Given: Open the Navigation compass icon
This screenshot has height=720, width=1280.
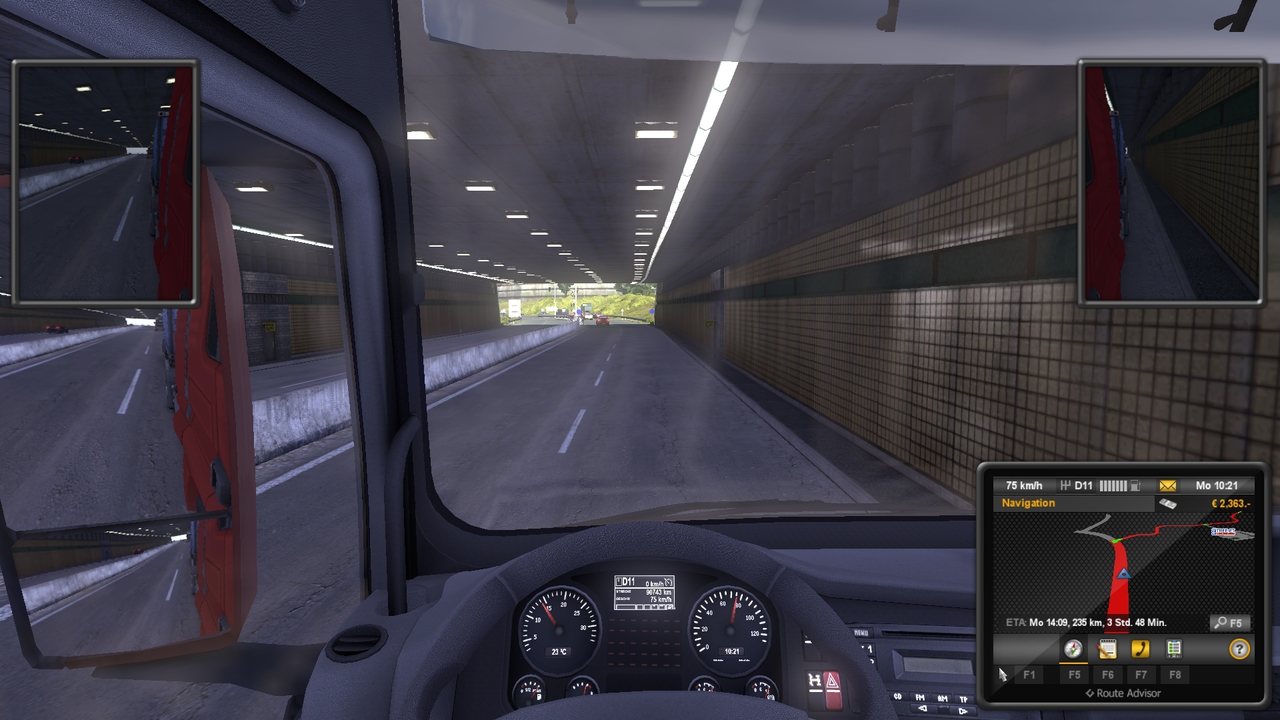Looking at the screenshot, I should (1073, 649).
